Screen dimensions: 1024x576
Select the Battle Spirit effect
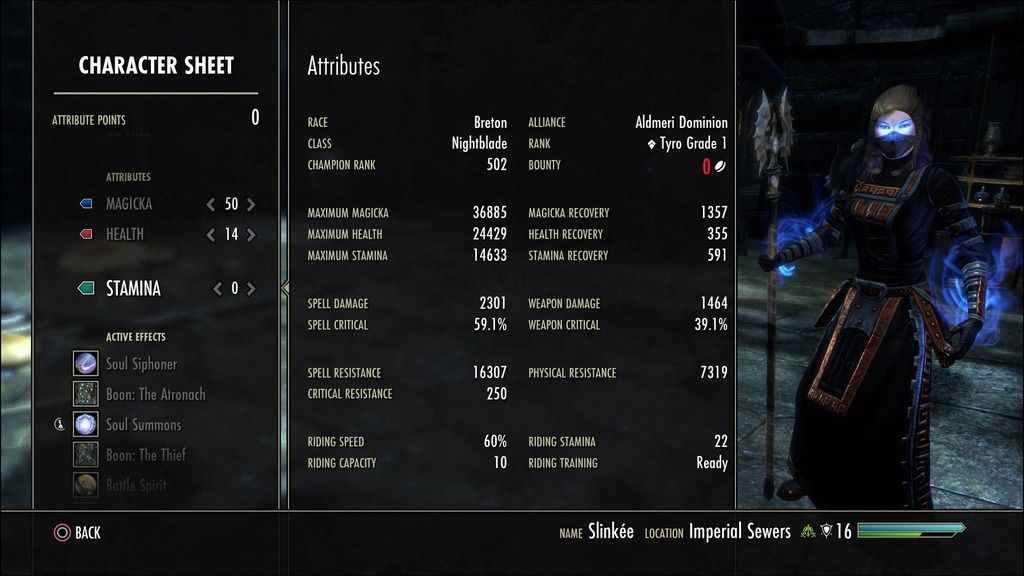pyautogui.click(x=136, y=485)
